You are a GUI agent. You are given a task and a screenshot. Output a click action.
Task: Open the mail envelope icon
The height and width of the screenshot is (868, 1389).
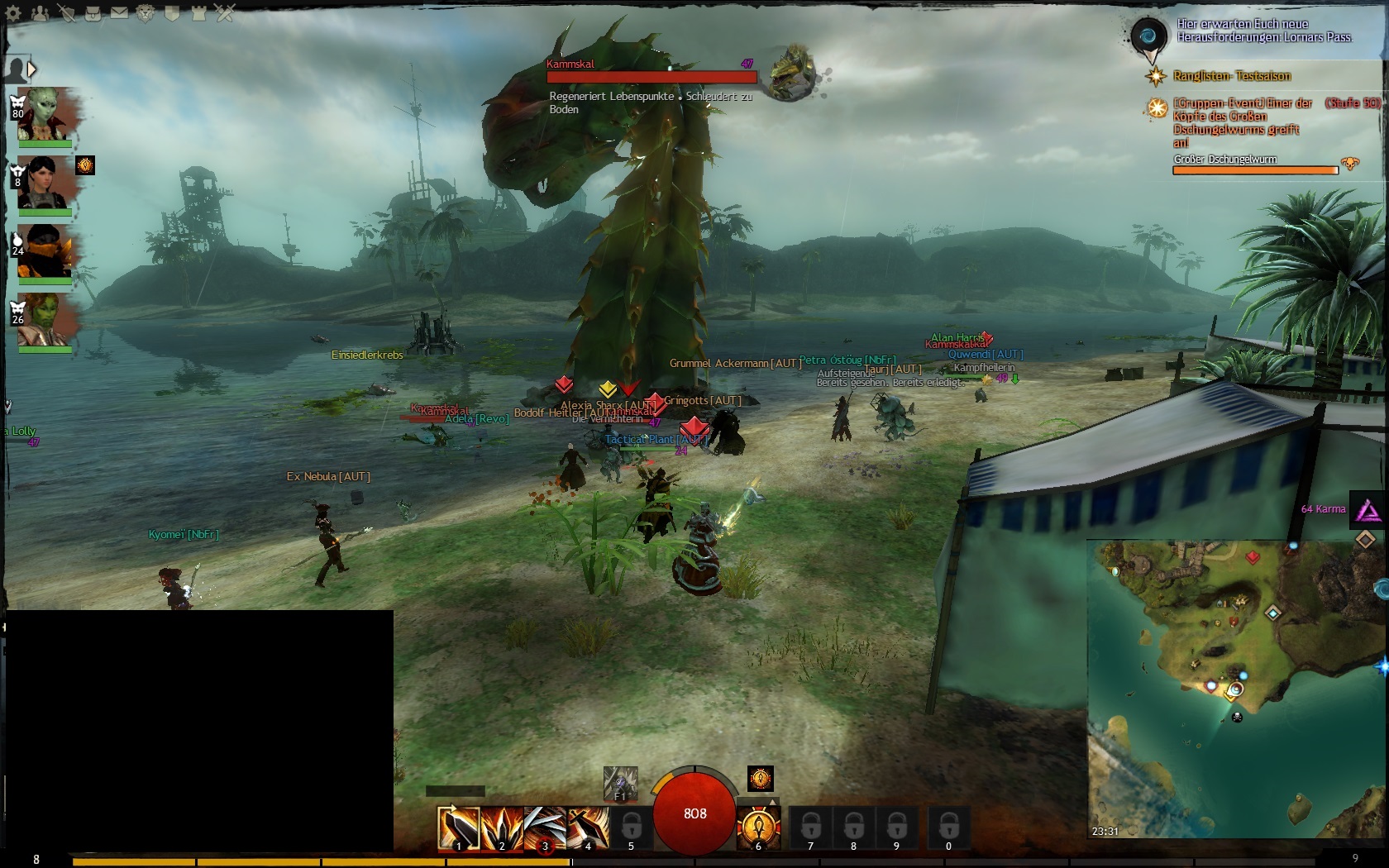tap(119, 13)
